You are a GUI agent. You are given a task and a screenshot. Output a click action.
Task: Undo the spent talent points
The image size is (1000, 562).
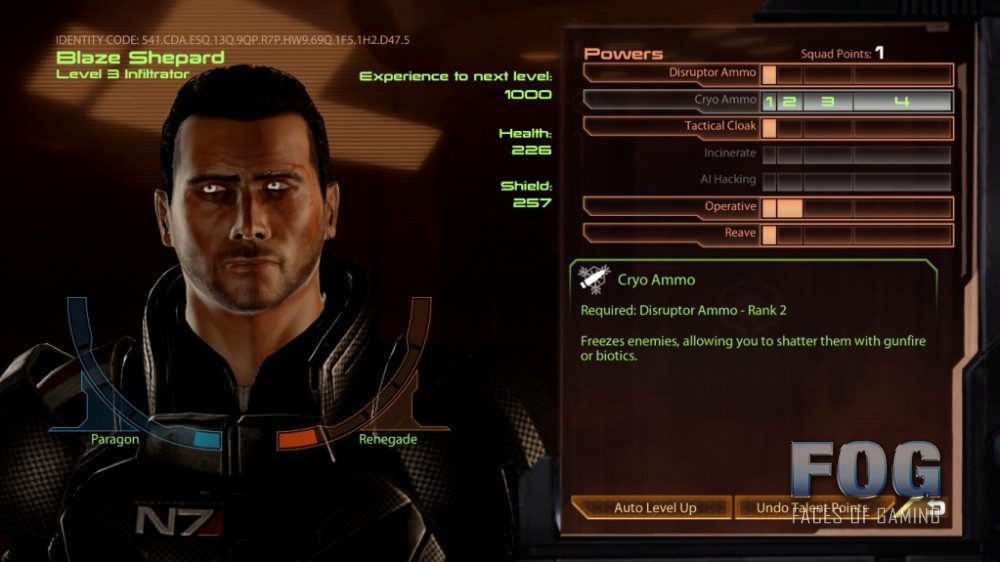[812, 508]
